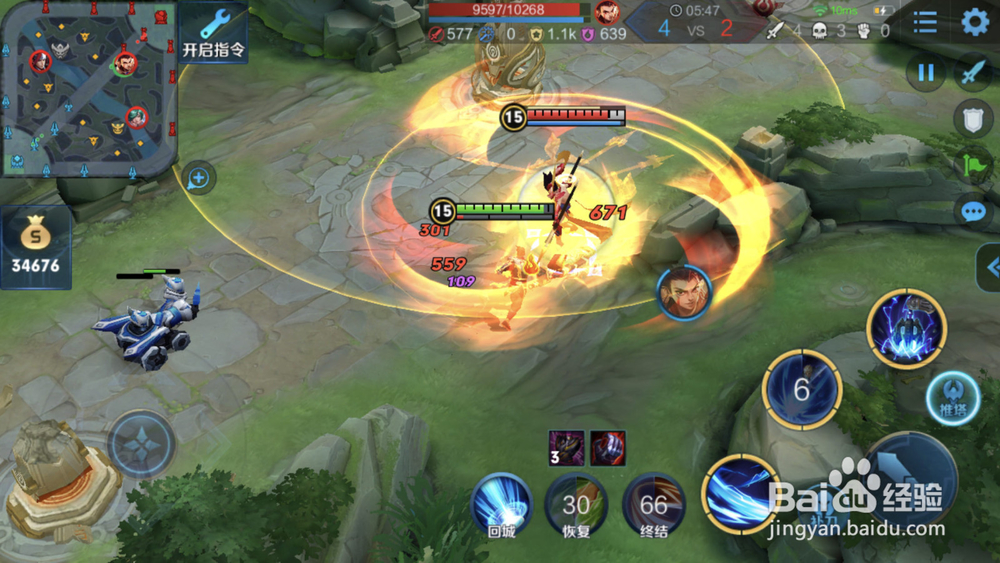
Task: Open the gear settings menu
Action: (x=975, y=22)
